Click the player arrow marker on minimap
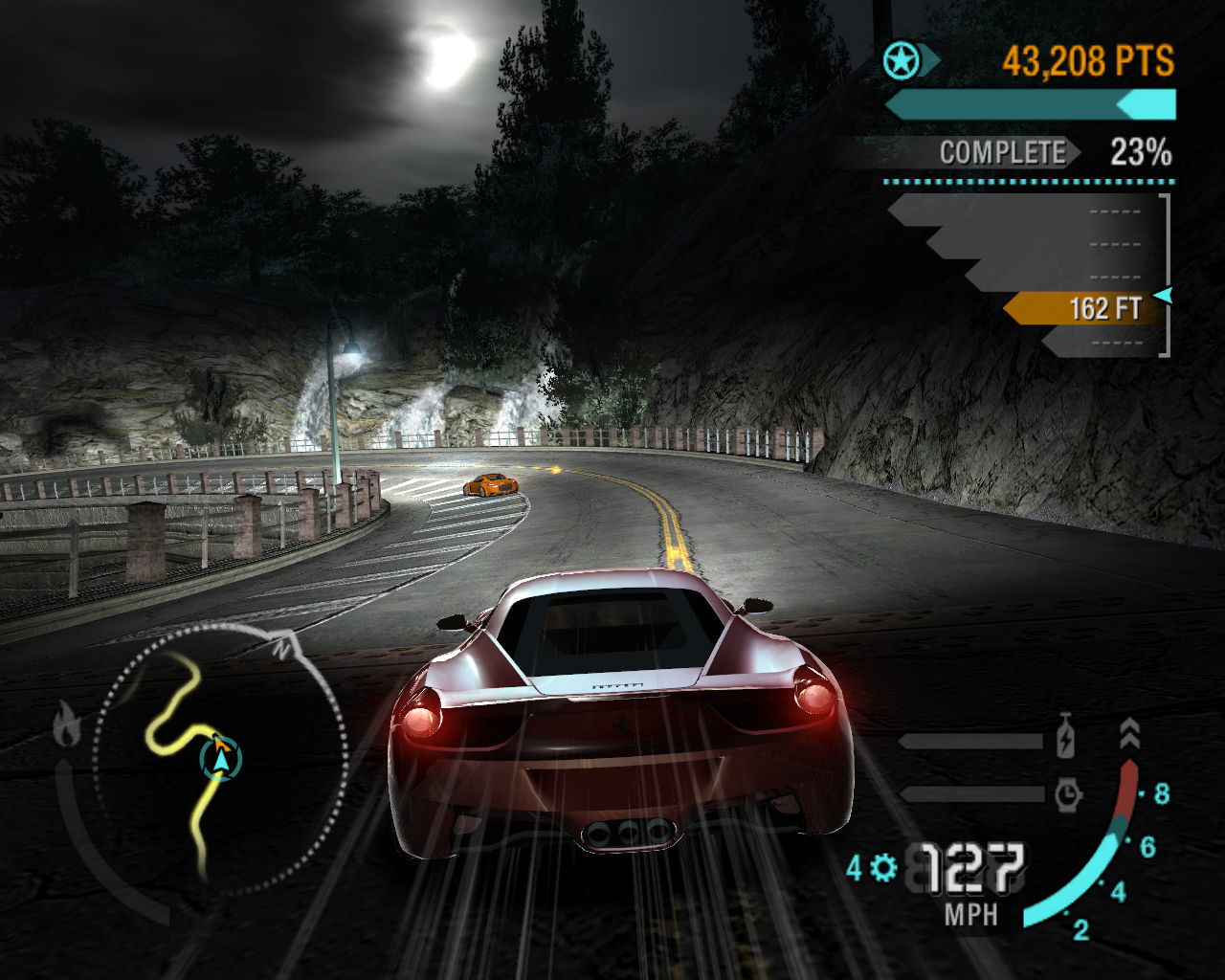Image resolution: width=1225 pixels, height=980 pixels. coord(222,759)
